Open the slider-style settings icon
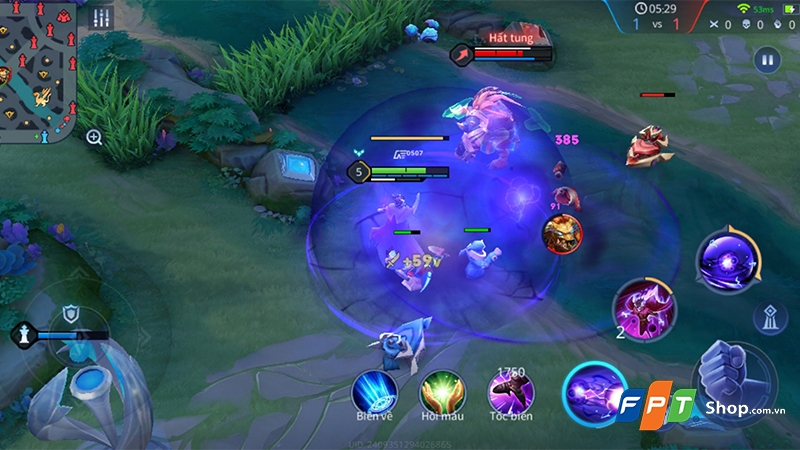 101,18
